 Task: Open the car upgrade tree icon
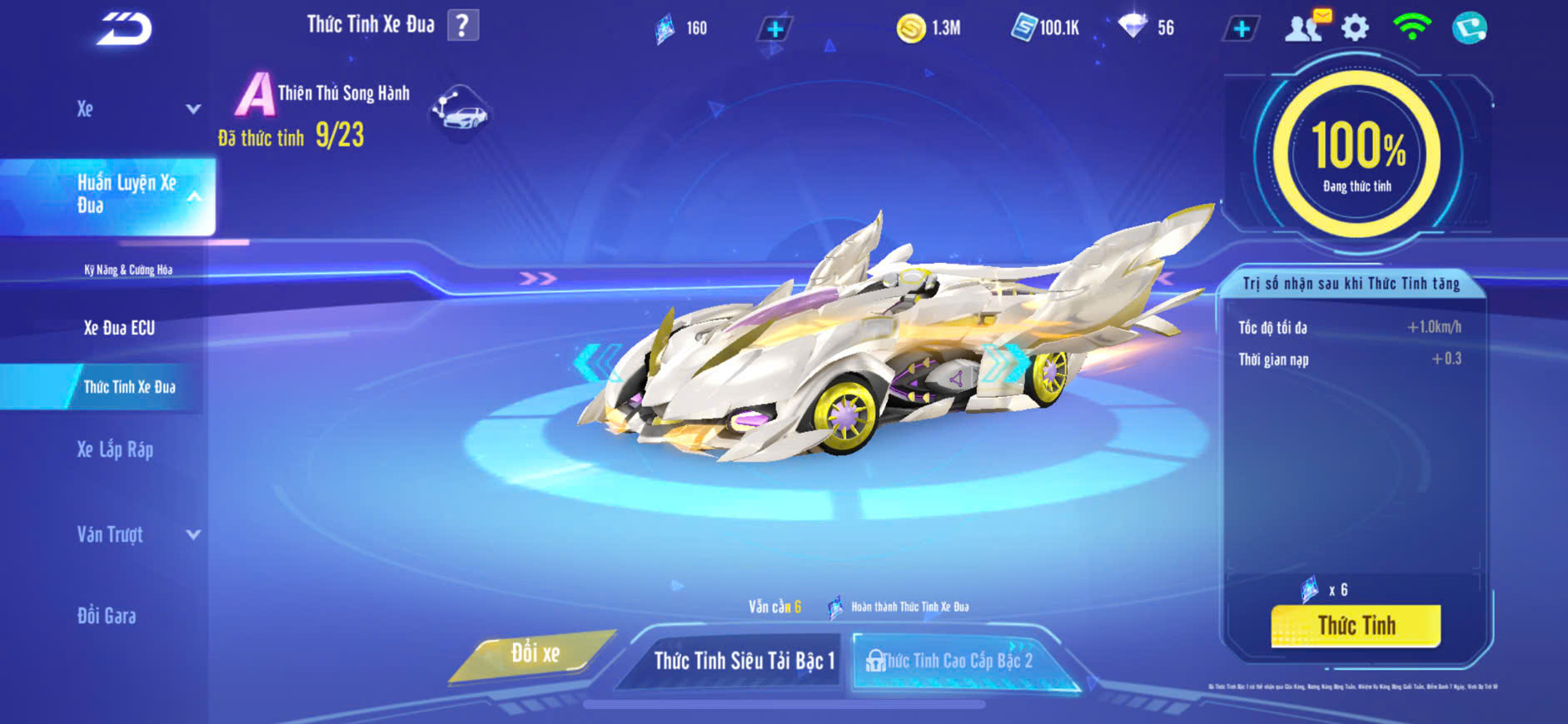460,112
